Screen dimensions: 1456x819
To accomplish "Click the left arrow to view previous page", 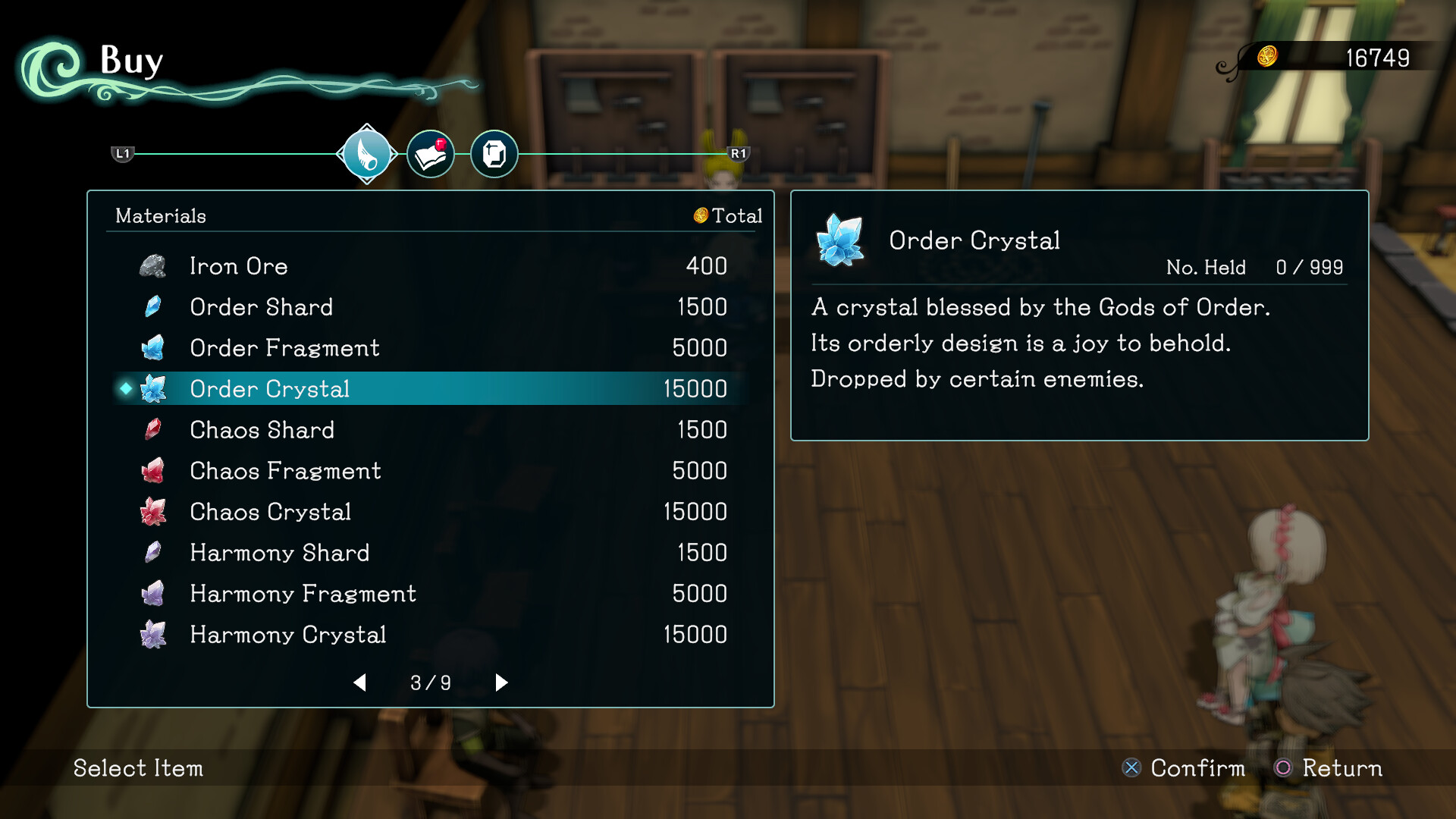I will (361, 682).
